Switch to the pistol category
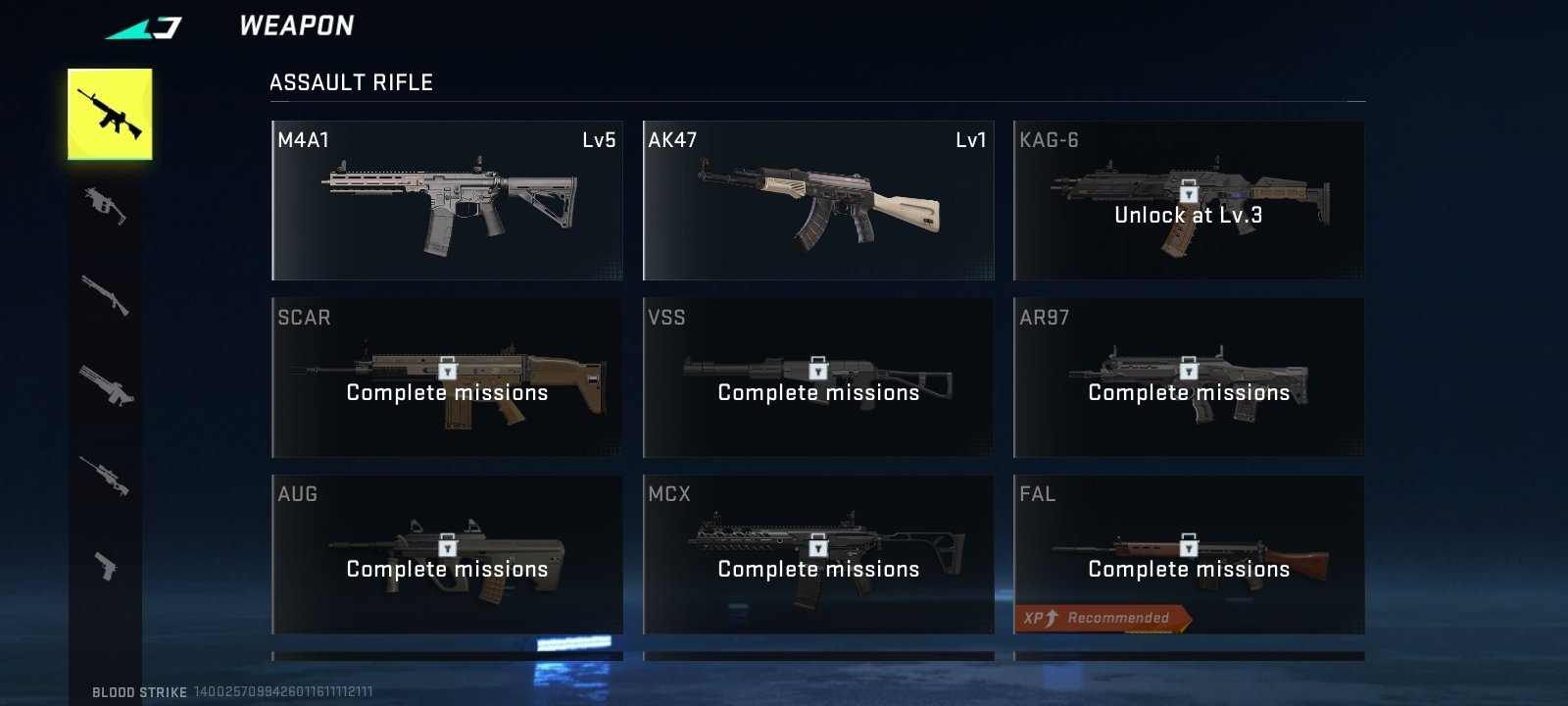Screen dimensions: 1568x706 [x=106, y=565]
